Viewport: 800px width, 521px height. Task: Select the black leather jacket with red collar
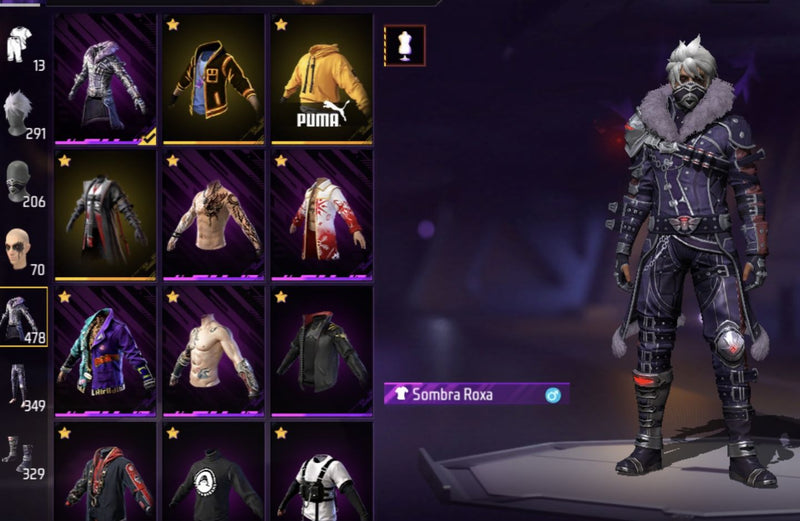click(320, 350)
